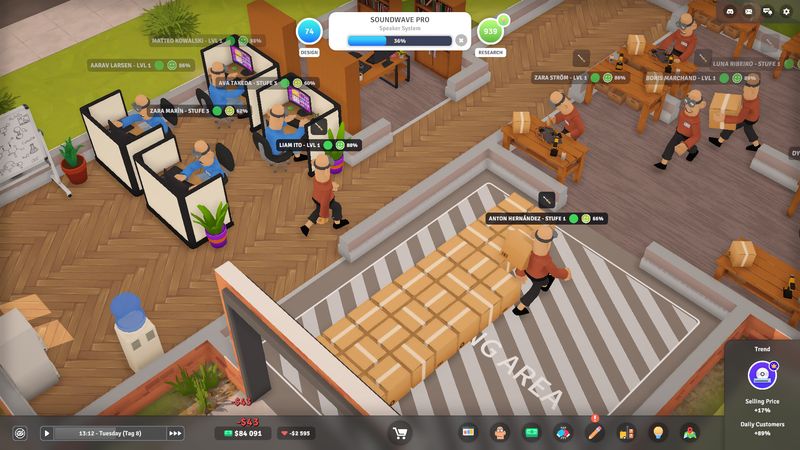Open the pencil product design tool
The width and height of the screenshot is (800, 450).
point(595,433)
